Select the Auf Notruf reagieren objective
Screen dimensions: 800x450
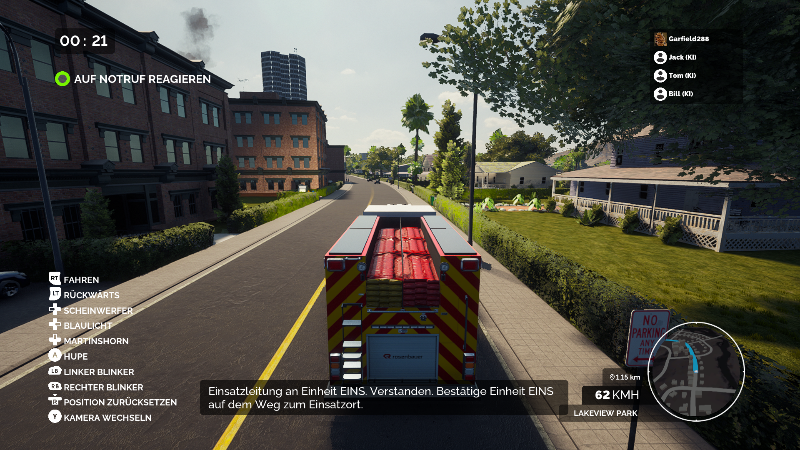coord(133,78)
